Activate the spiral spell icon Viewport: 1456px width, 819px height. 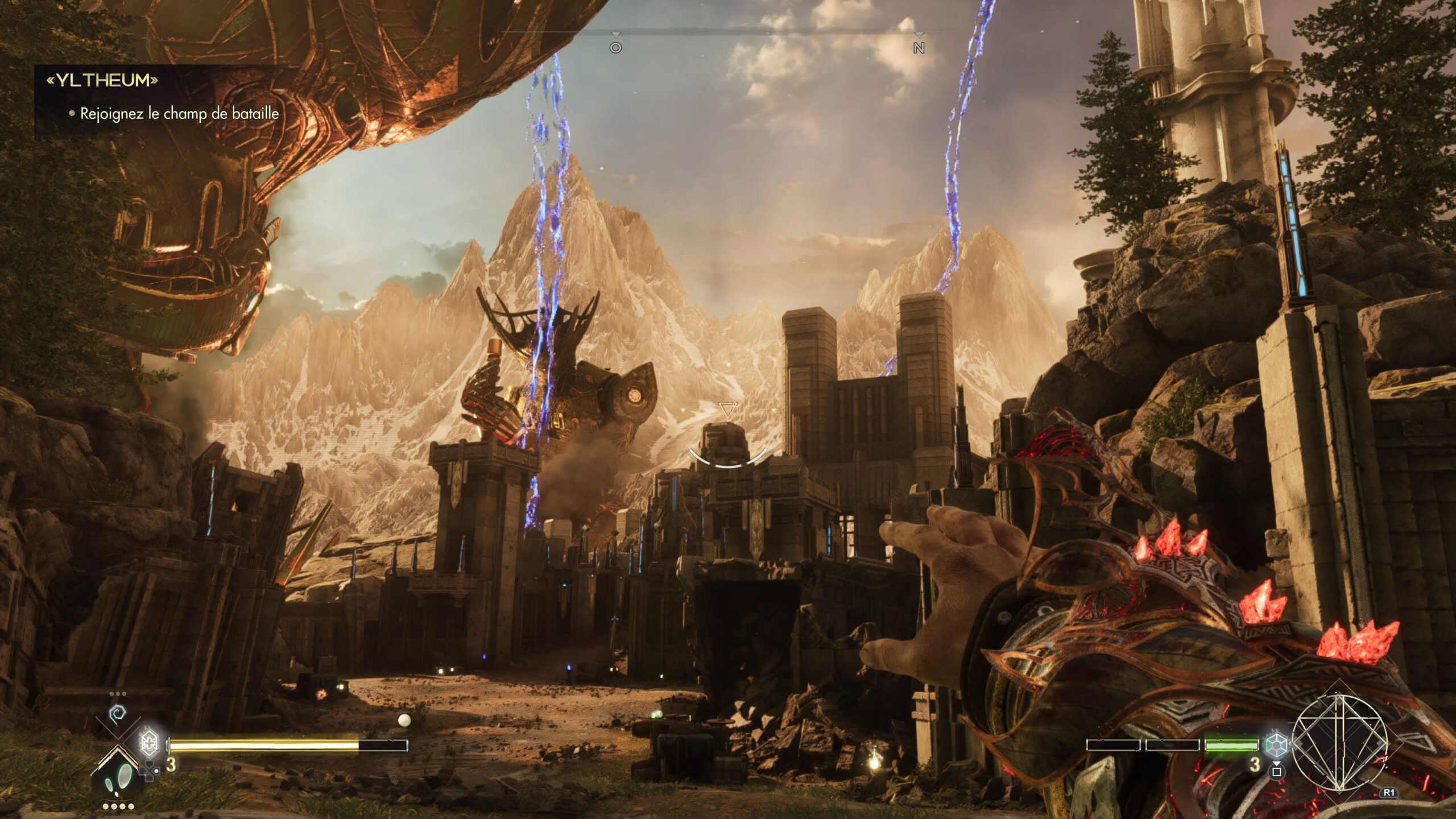(x=118, y=713)
